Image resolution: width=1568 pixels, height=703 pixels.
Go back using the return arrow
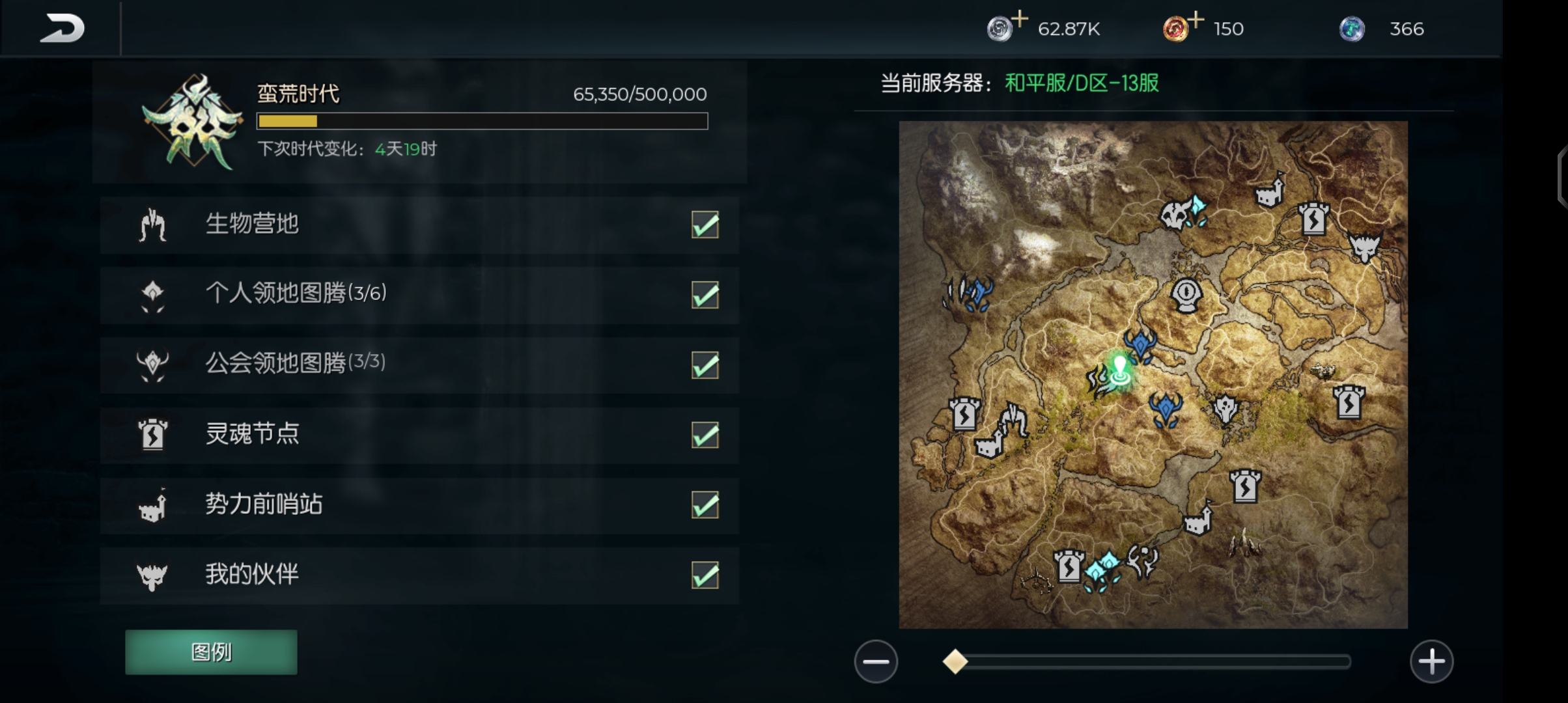(x=62, y=29)
